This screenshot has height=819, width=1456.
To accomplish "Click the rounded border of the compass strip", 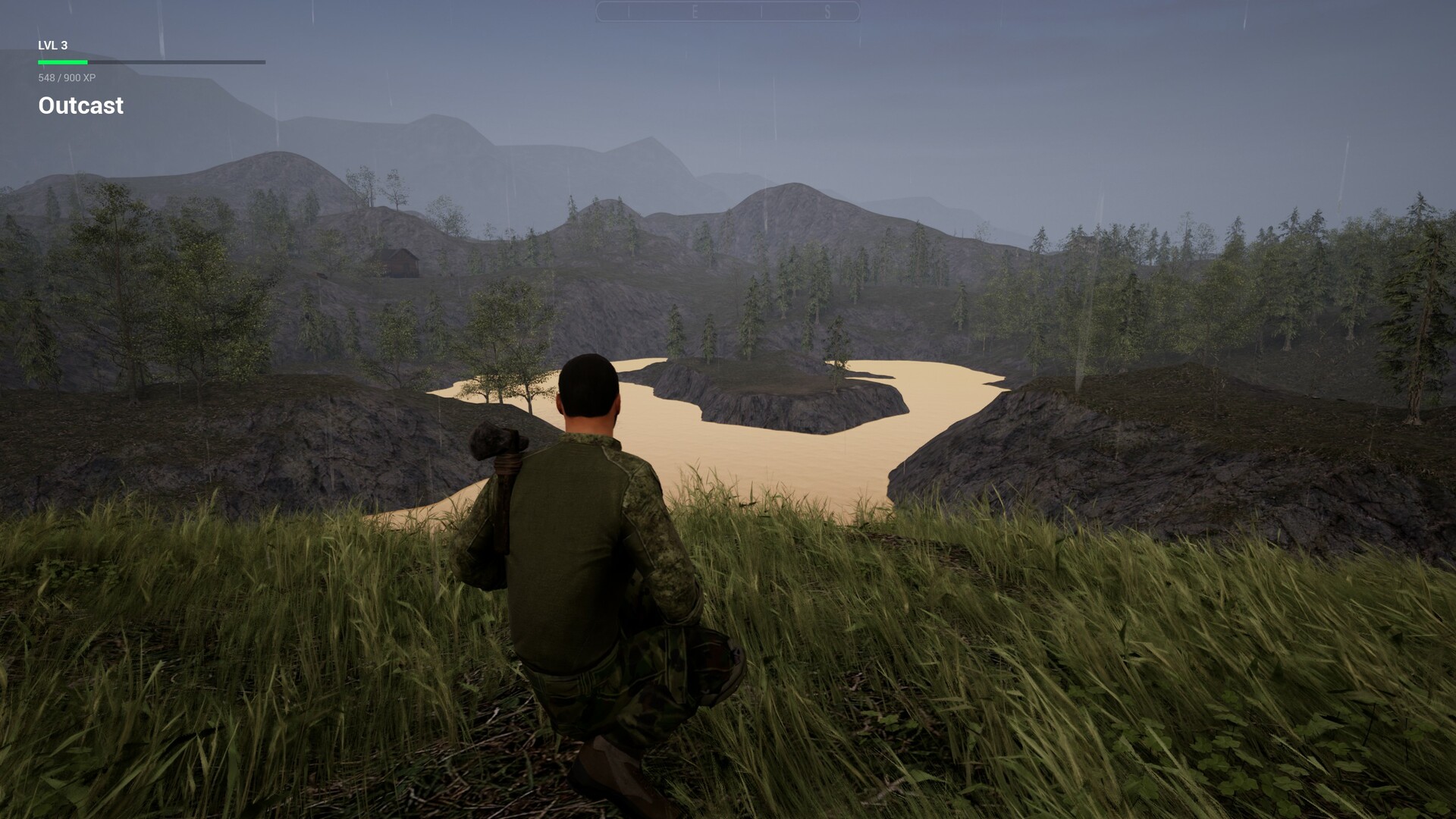I will (601, 9).
